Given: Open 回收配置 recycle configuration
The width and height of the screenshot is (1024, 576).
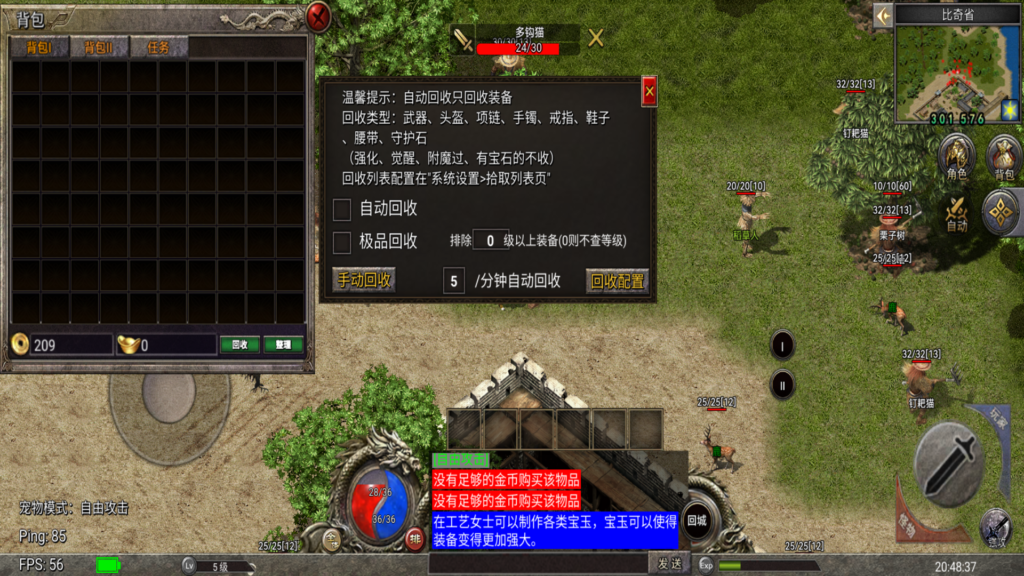Looking at the screenshot, I should pos(617,281).
